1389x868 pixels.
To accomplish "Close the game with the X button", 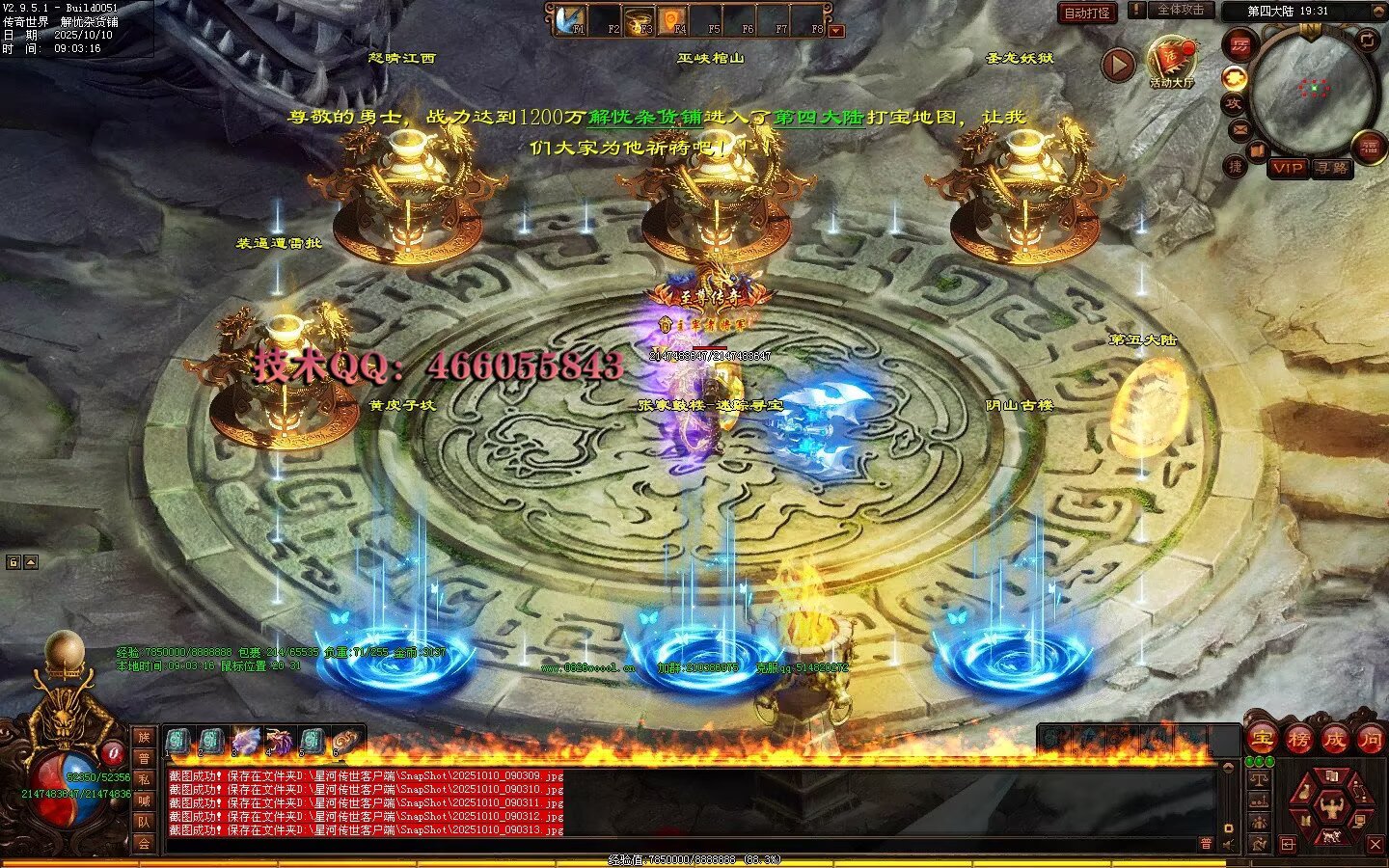I will click(x=1375, y=845).
